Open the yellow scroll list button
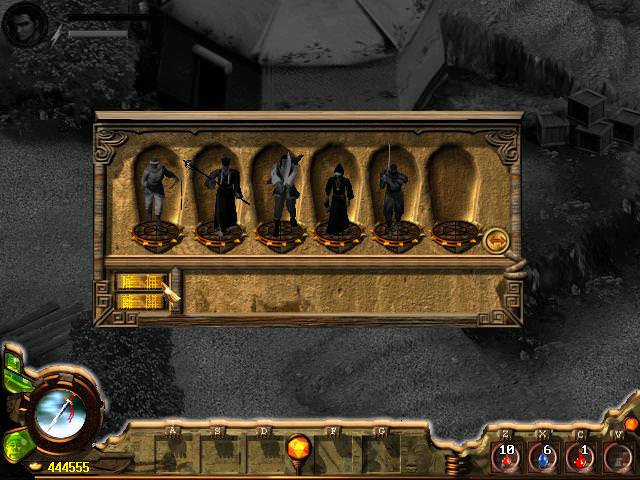This screenshot has height=480, width=640. point(138,291)
